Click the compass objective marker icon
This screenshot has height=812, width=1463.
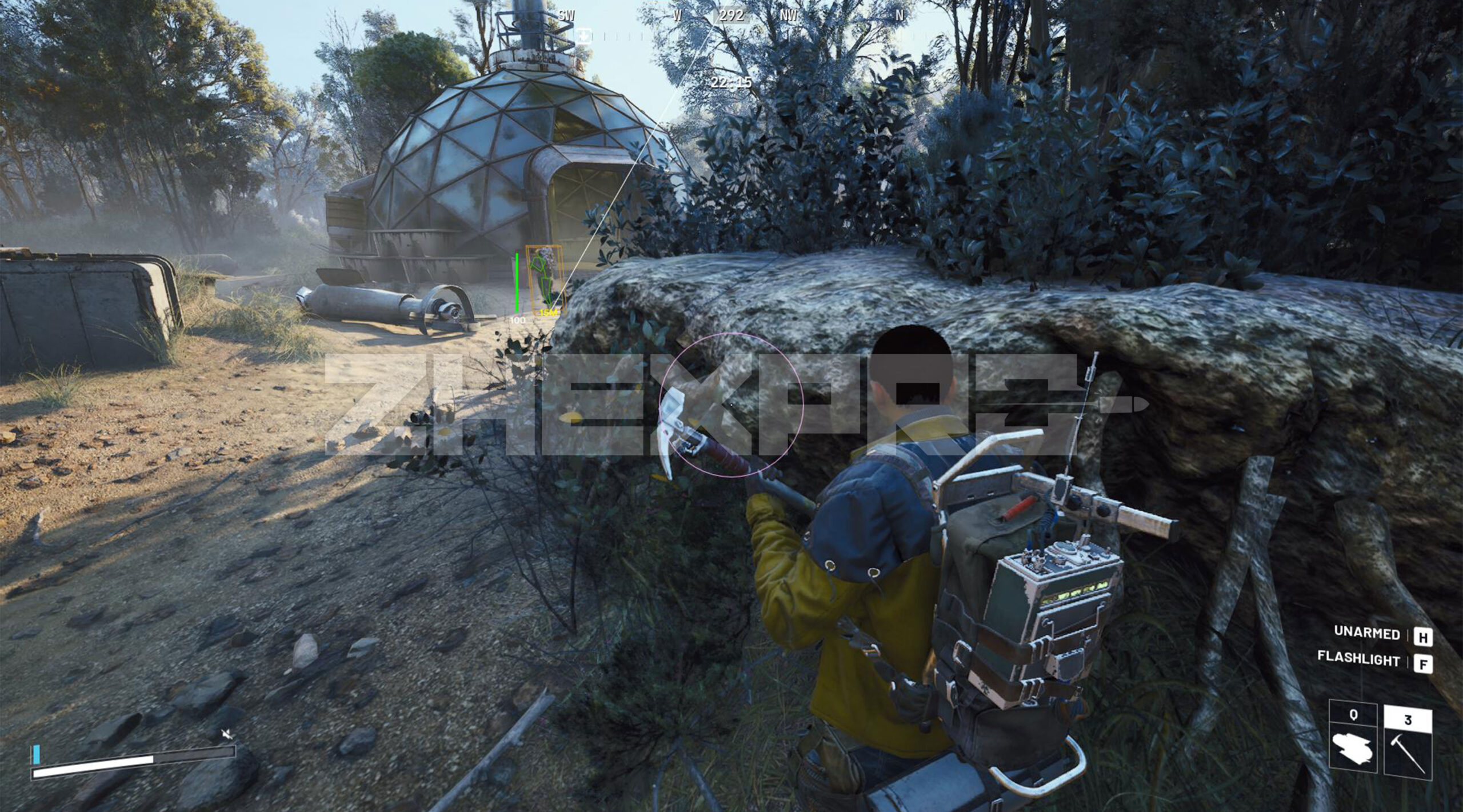[583, 35]
